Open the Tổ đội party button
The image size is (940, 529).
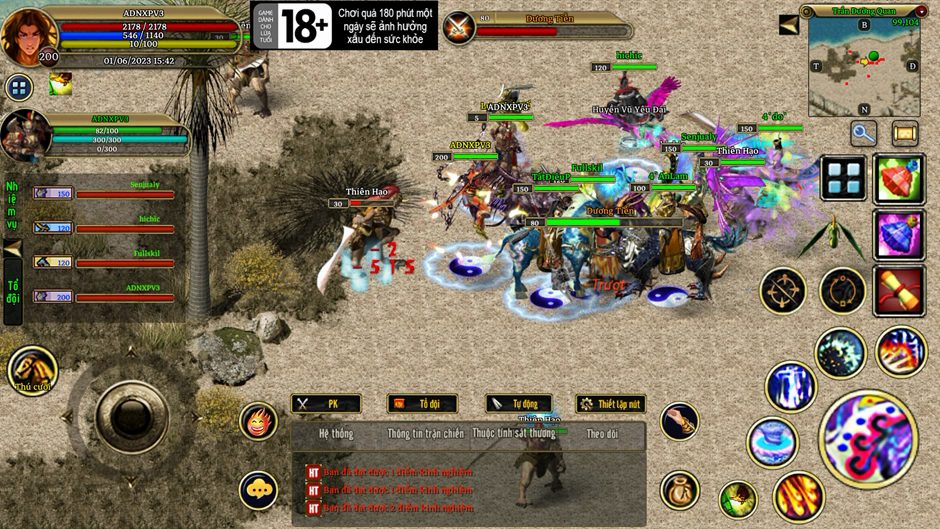pos(421,404)
